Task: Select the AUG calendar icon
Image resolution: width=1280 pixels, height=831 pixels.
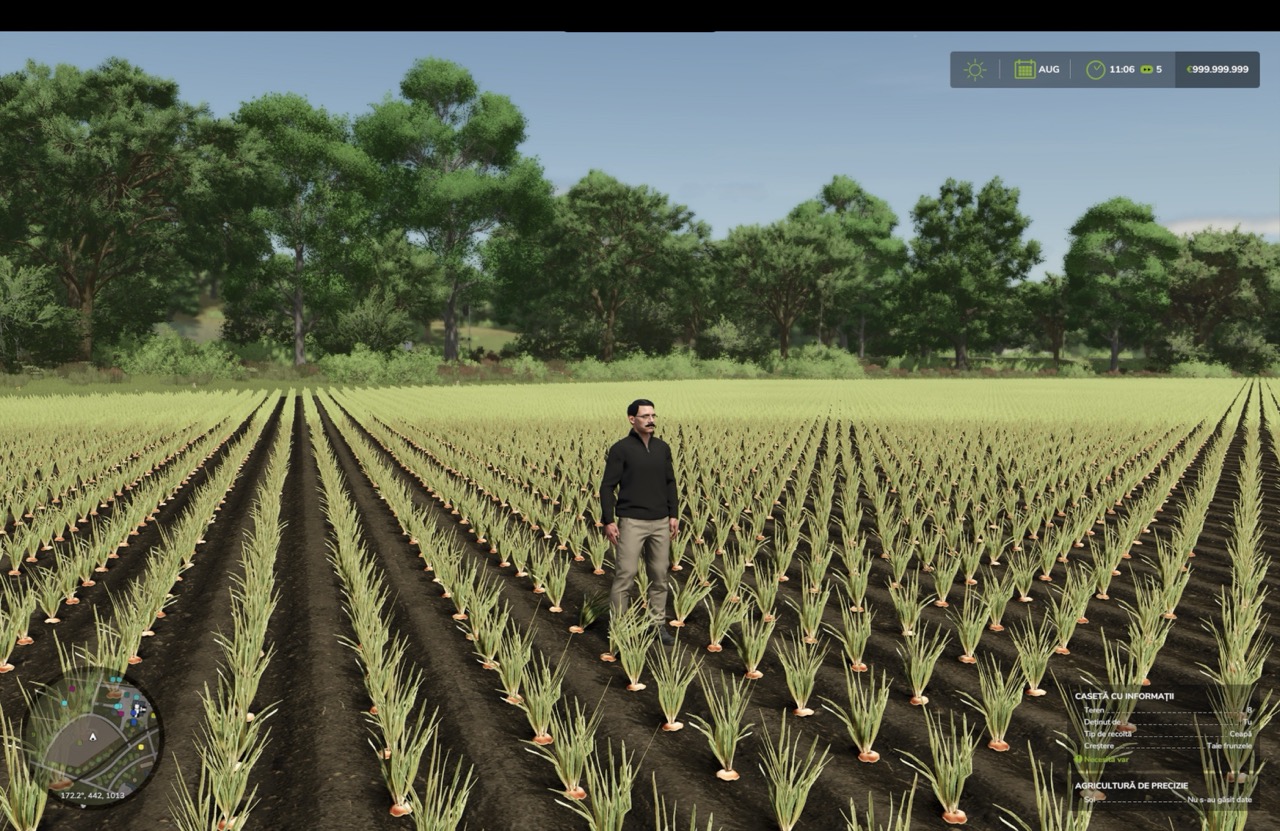Action: [1025, 70]
